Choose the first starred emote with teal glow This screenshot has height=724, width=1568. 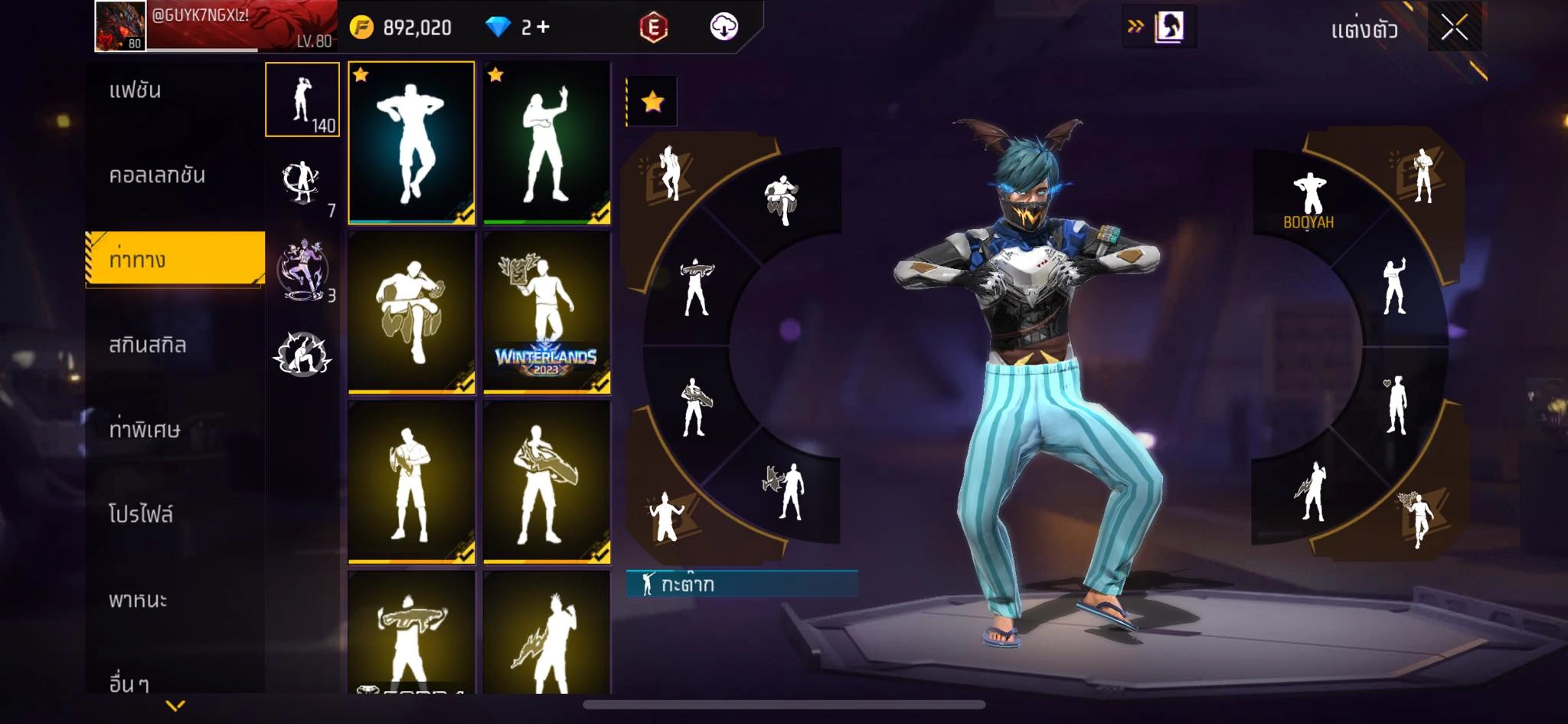[x=411, y=143]
